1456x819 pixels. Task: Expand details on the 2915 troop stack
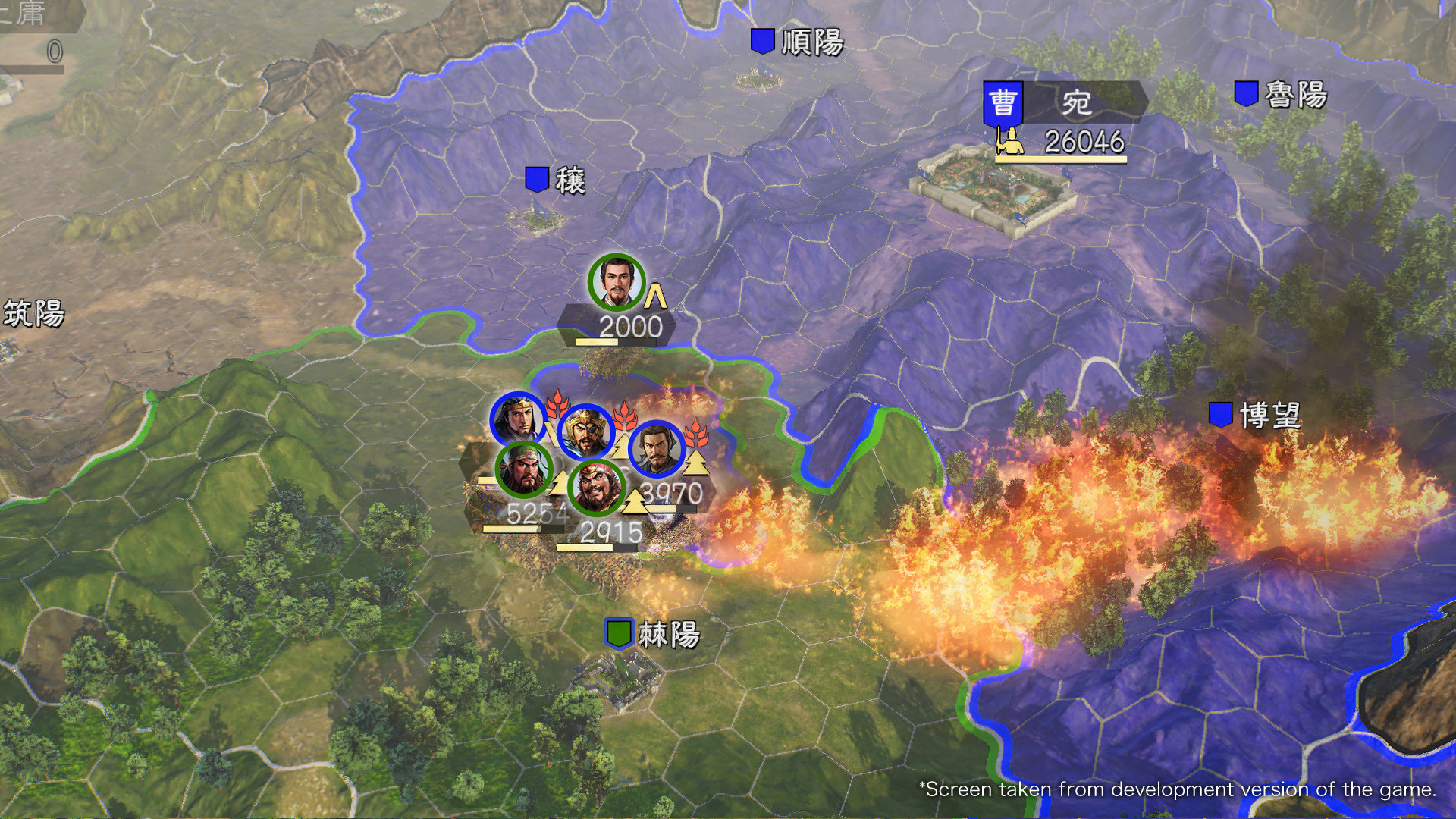point(610,533)
